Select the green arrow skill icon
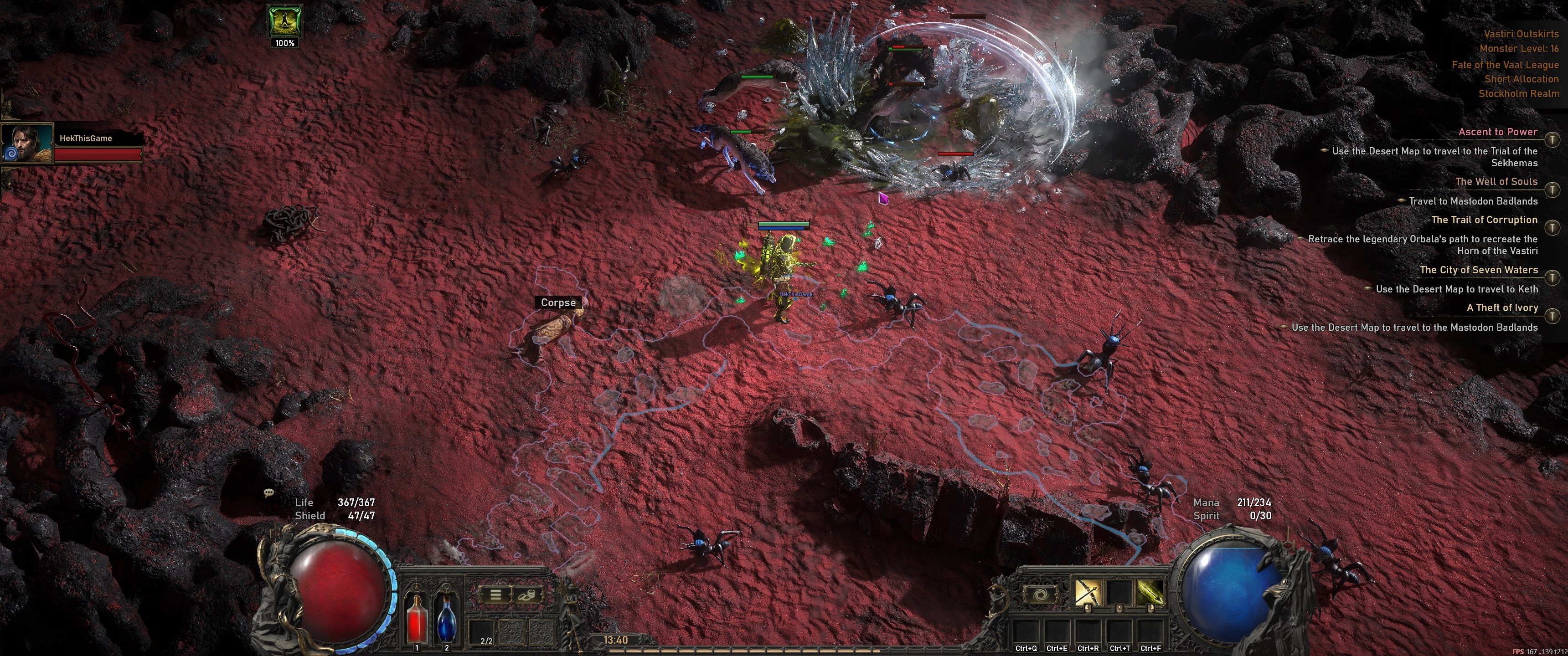Viewport: 1568px width, 656px height. pos(1149,593)
